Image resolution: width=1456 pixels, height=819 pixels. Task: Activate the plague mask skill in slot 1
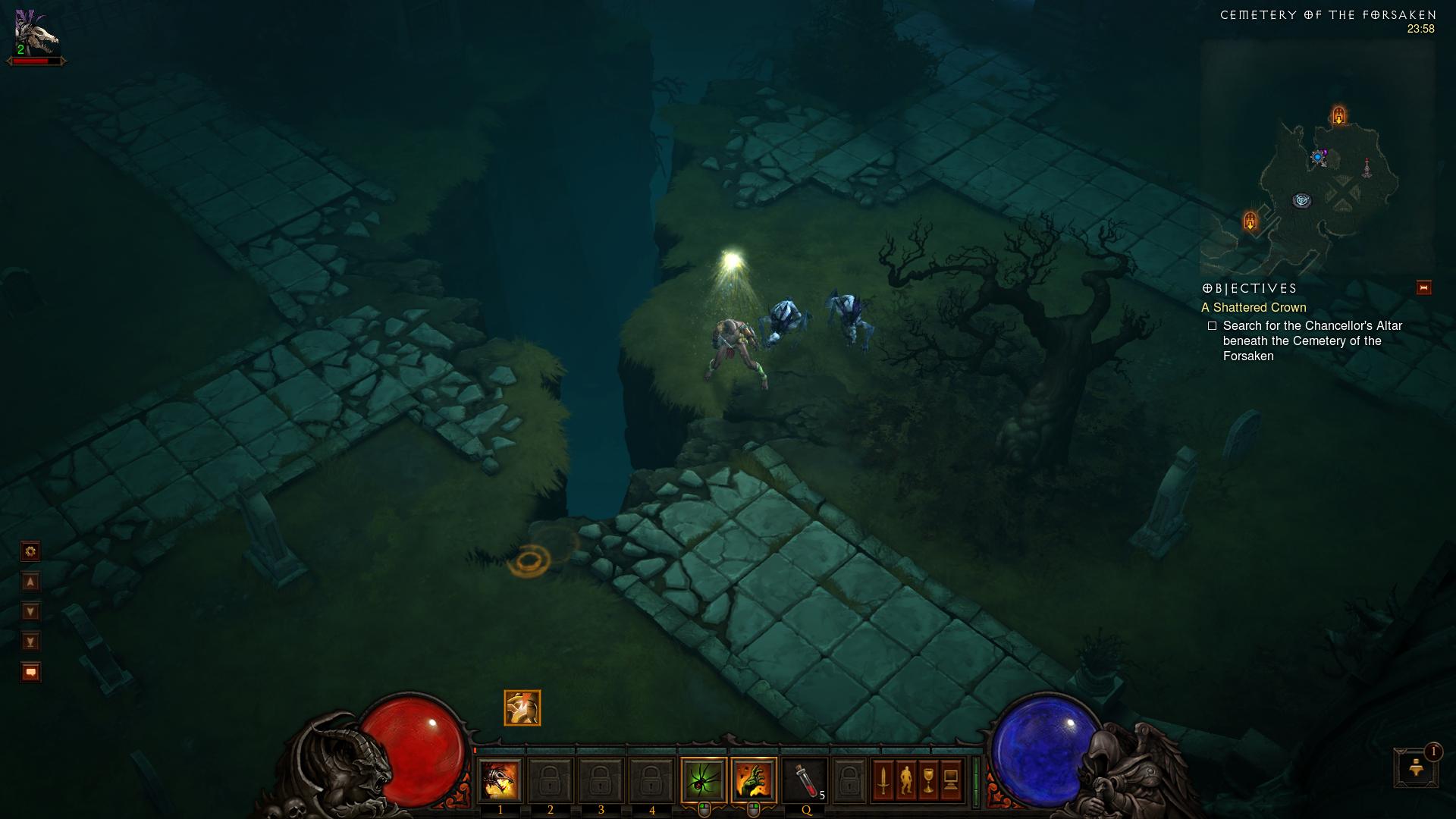(500, 780)
